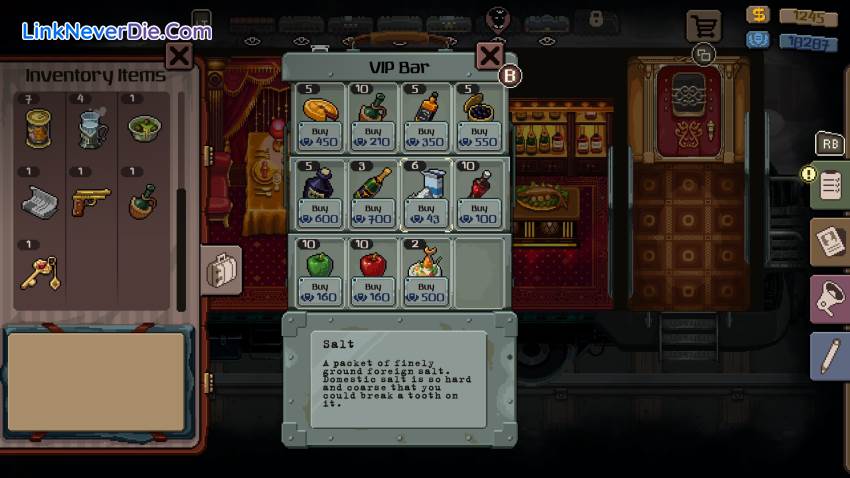Open the suitcase inventory tab

click(220, 270)
